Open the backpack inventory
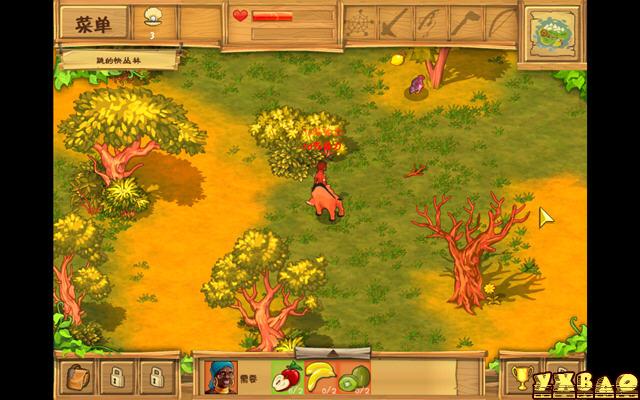The width and height of the screenshot is (640, 400). pyautogui.click(x=78, y=377)
